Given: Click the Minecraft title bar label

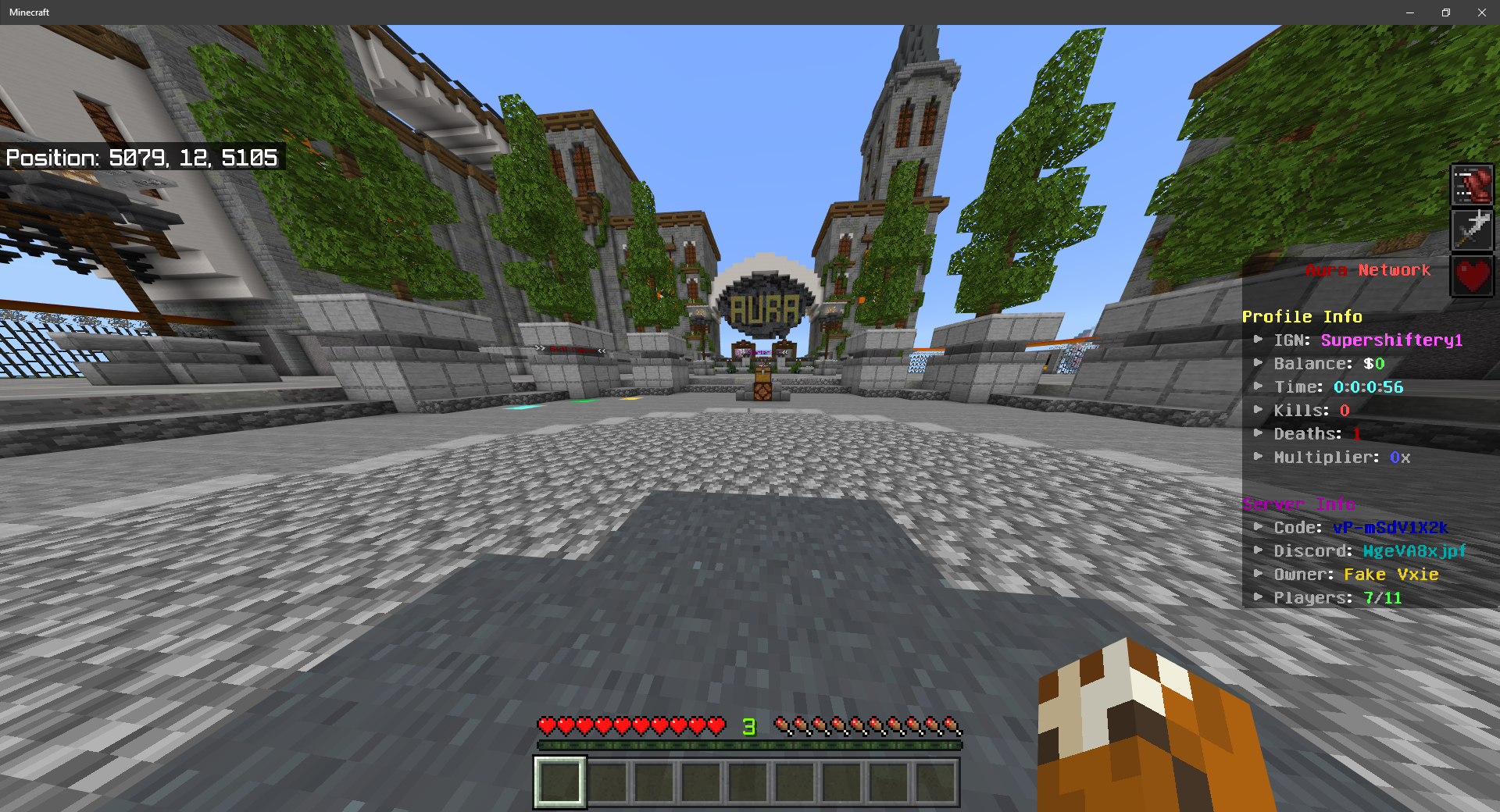Looking at the screenshot, I should (29, 12).
